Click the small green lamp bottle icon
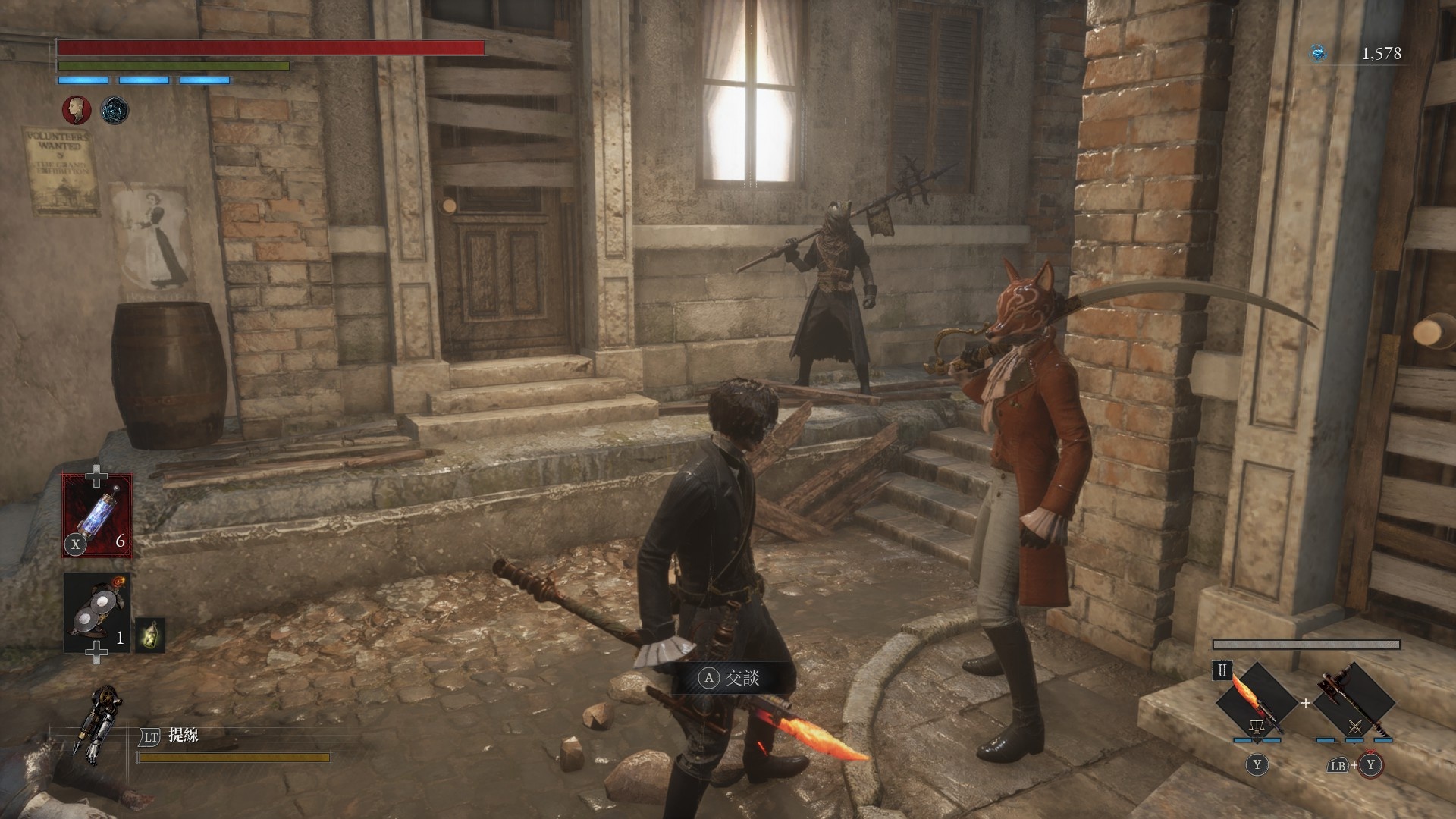The height and width of the screenshot is (819, 1456). pos(149,635)
